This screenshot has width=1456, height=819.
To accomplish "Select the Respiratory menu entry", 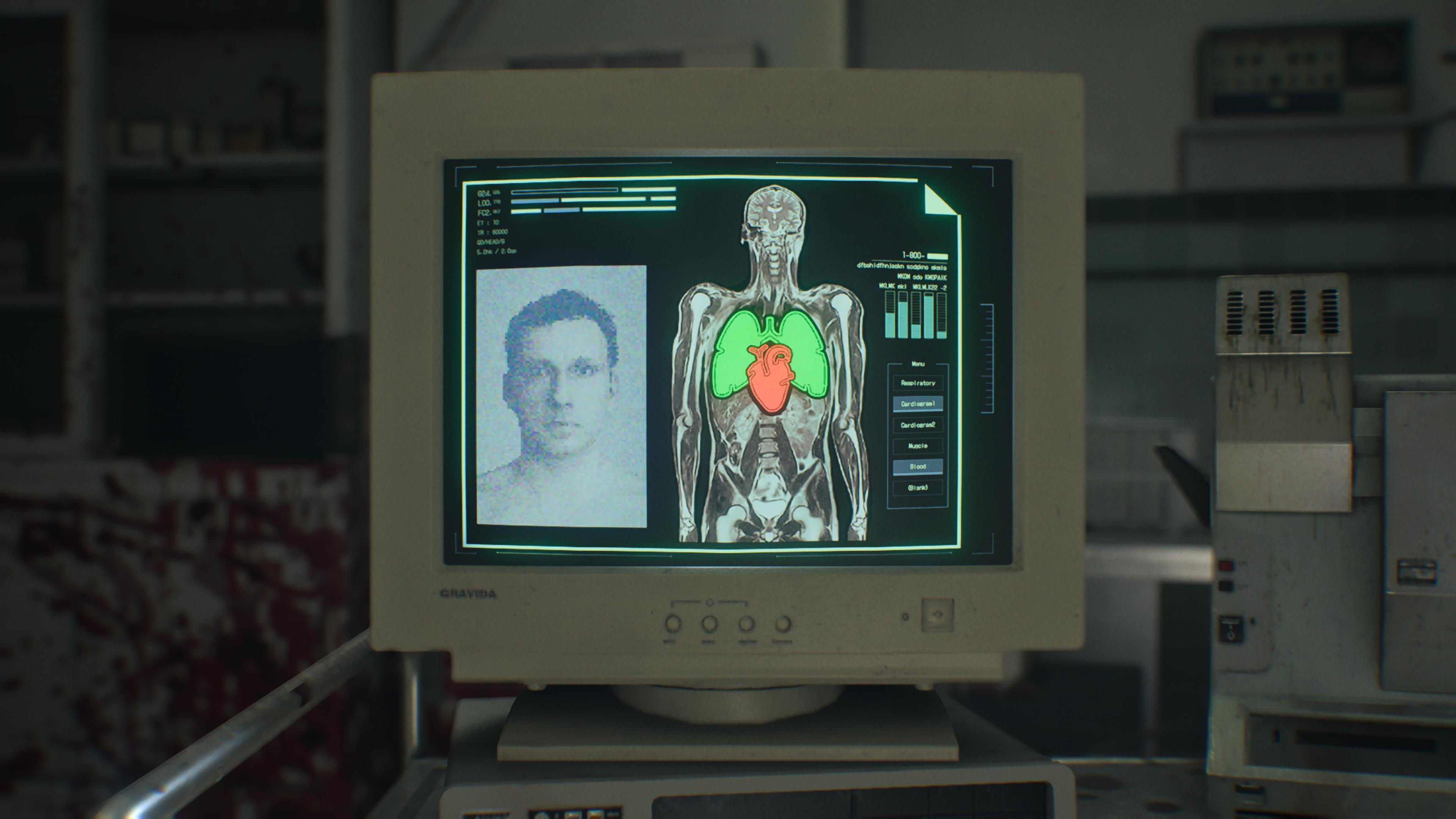I will click(x=917, y=383).
